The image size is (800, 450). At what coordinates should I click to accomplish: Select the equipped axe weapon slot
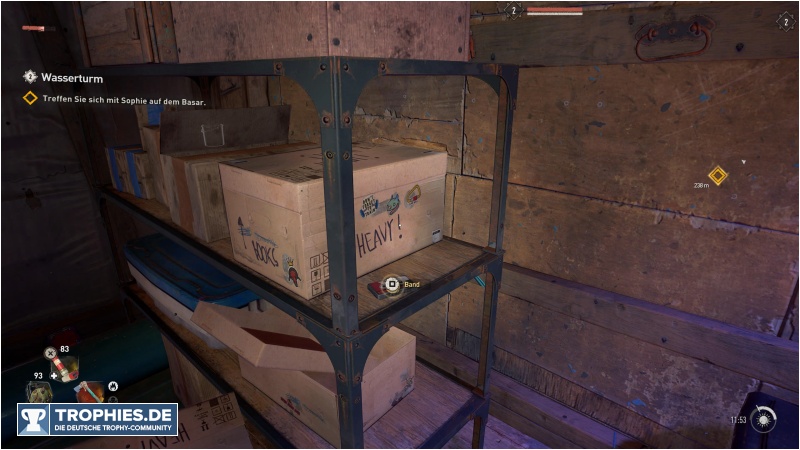(x=90, y=390)
